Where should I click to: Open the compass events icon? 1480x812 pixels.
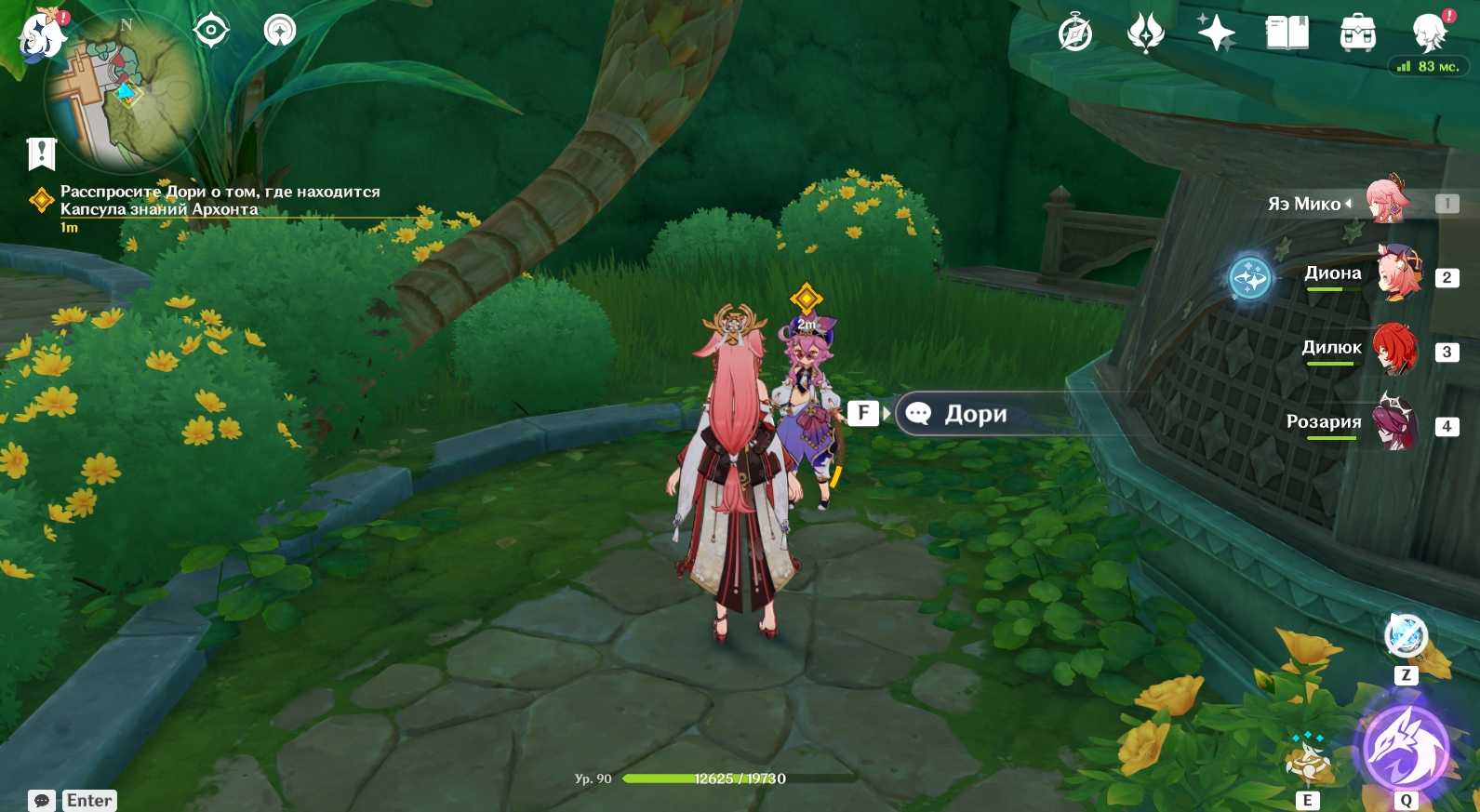[1075, 33]
